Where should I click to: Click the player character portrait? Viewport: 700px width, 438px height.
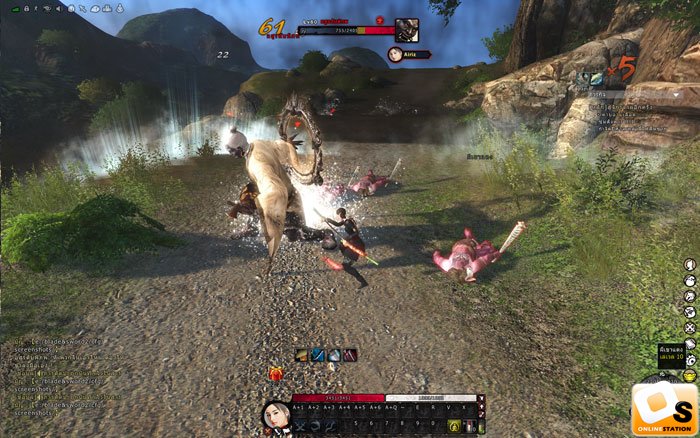click(275, 414)
